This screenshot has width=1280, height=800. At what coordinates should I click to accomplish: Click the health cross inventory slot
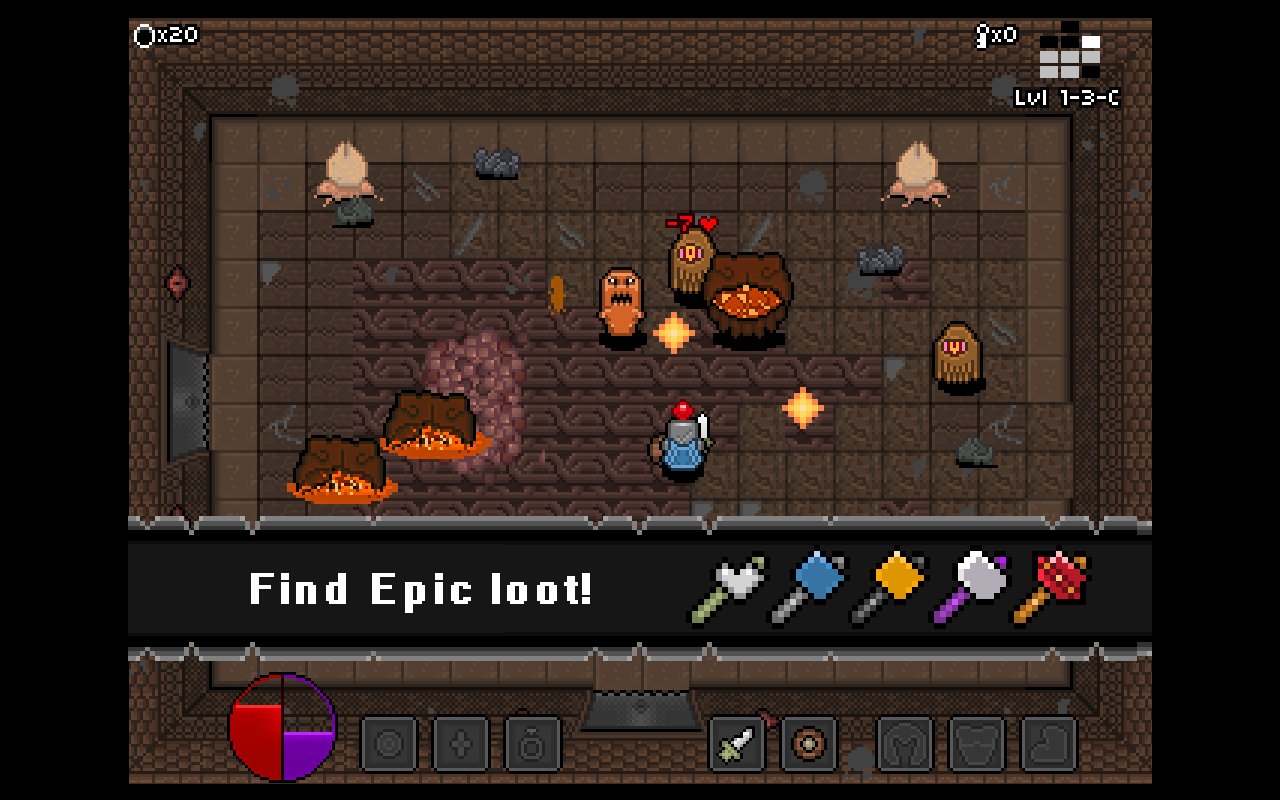[463, 742]
